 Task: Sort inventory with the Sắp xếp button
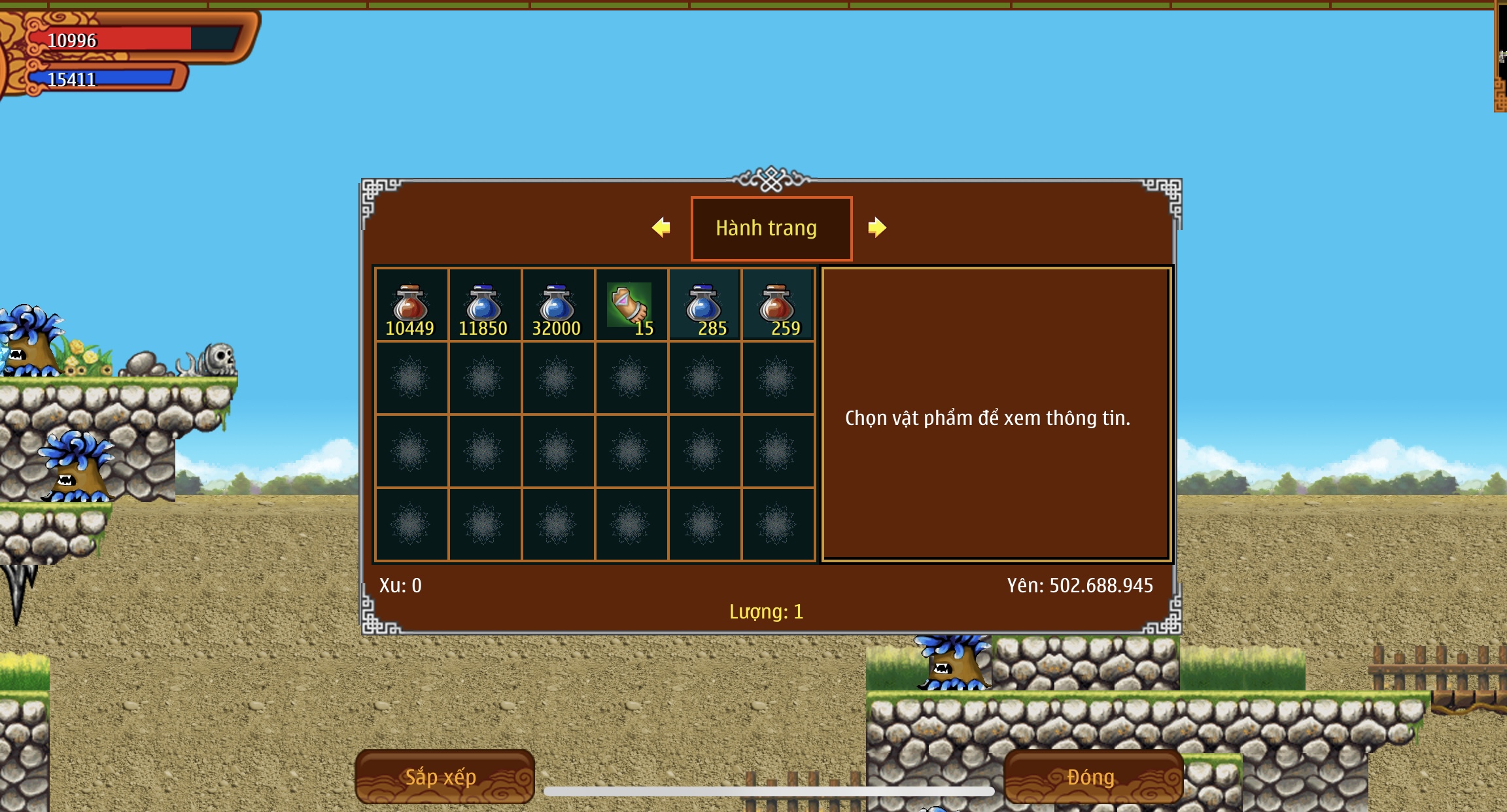click(444, 777)
